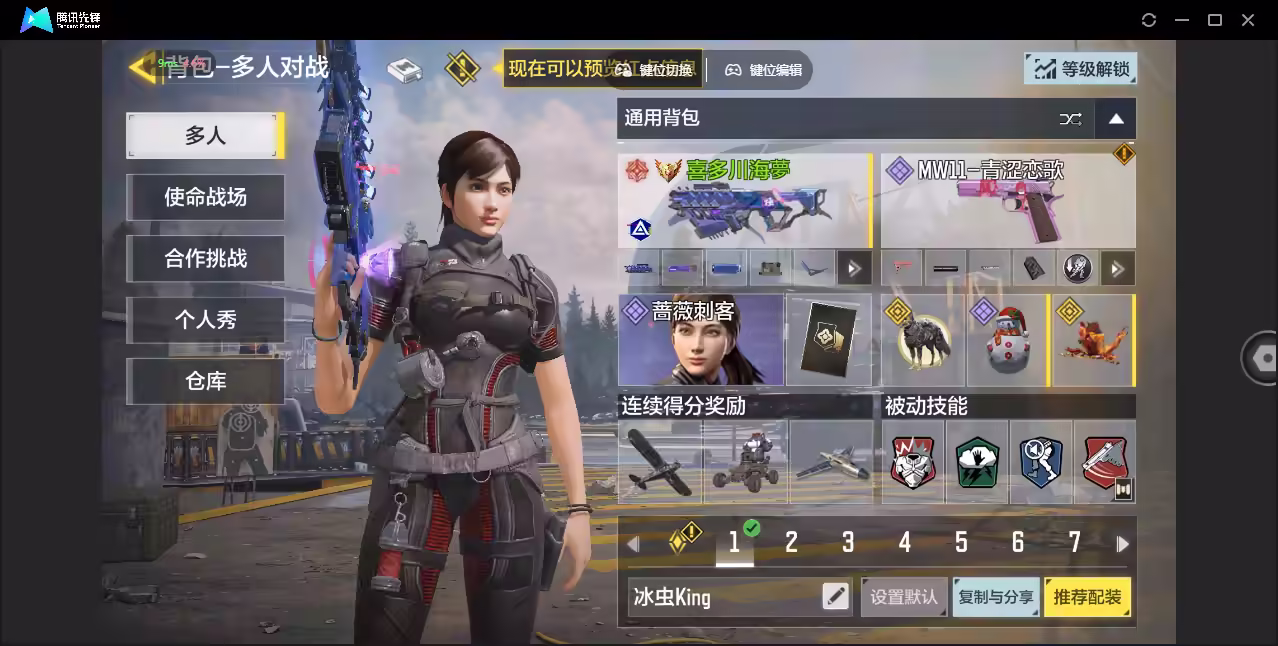This screenshot has height=646, width=1278.
Task: Open 复制与分享 copy and share
Action: (995, 597)
